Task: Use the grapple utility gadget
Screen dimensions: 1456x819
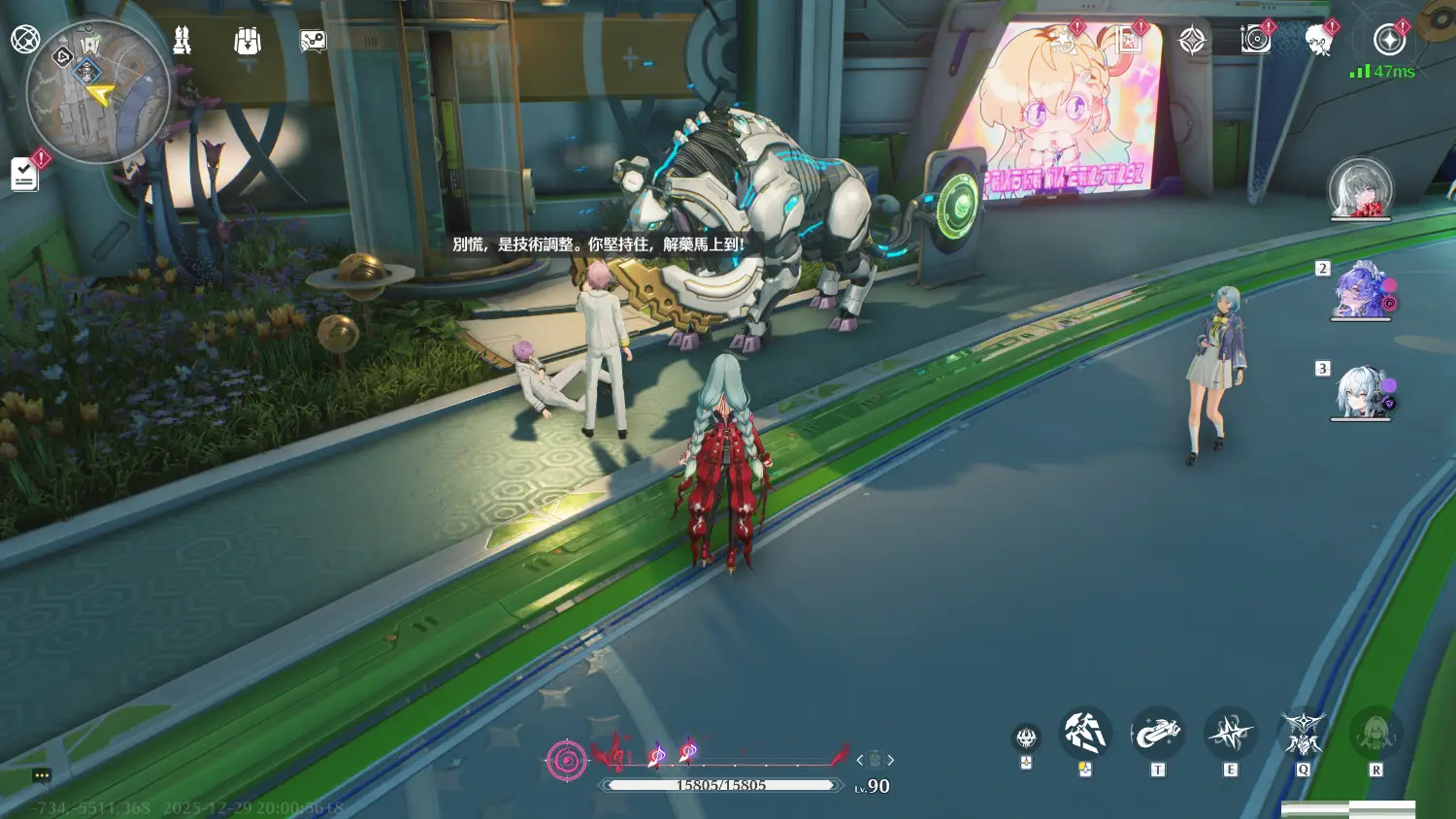Action: click(1157, 734)
